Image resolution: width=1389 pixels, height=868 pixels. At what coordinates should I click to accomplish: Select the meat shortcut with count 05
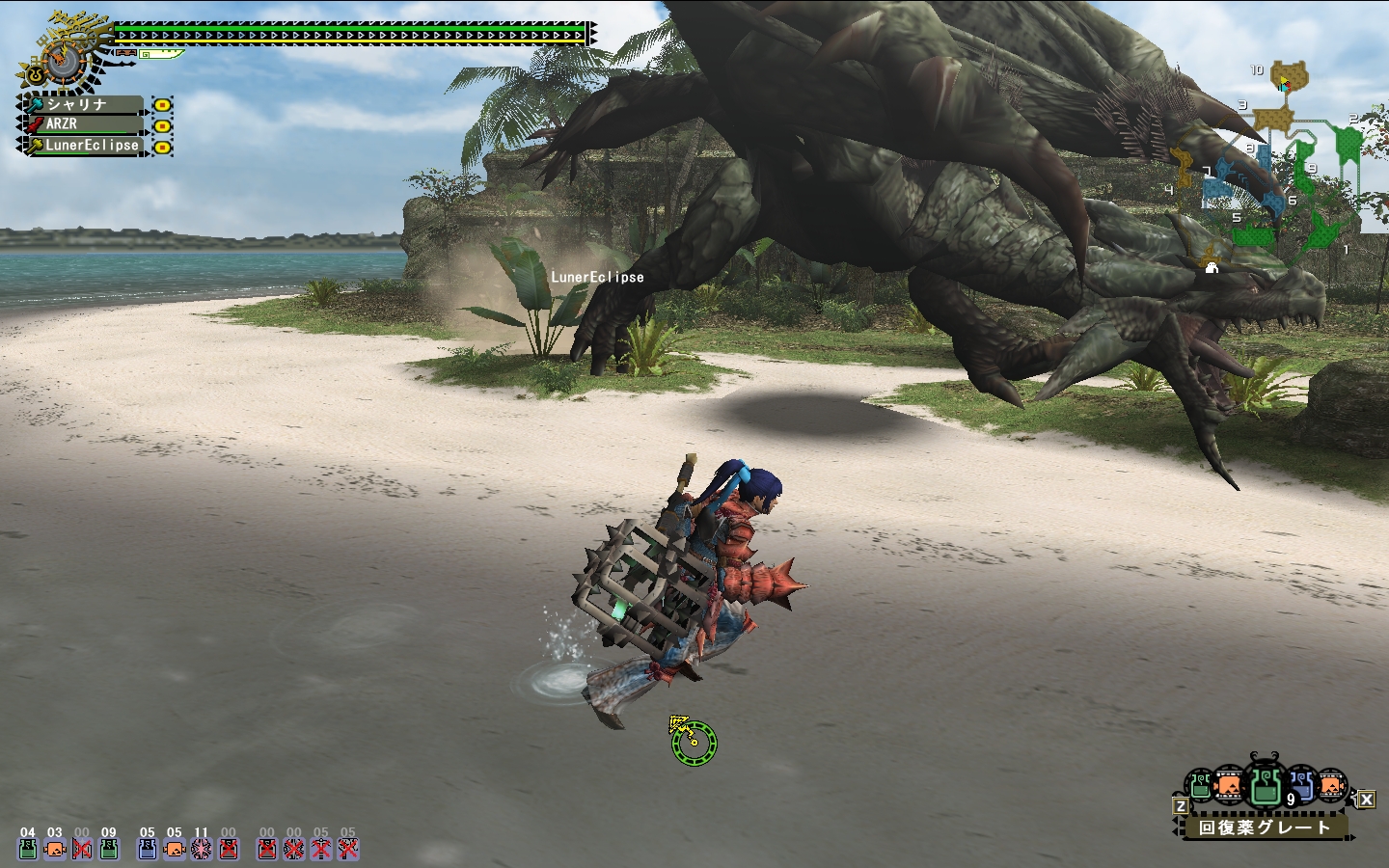pos(175,849)
